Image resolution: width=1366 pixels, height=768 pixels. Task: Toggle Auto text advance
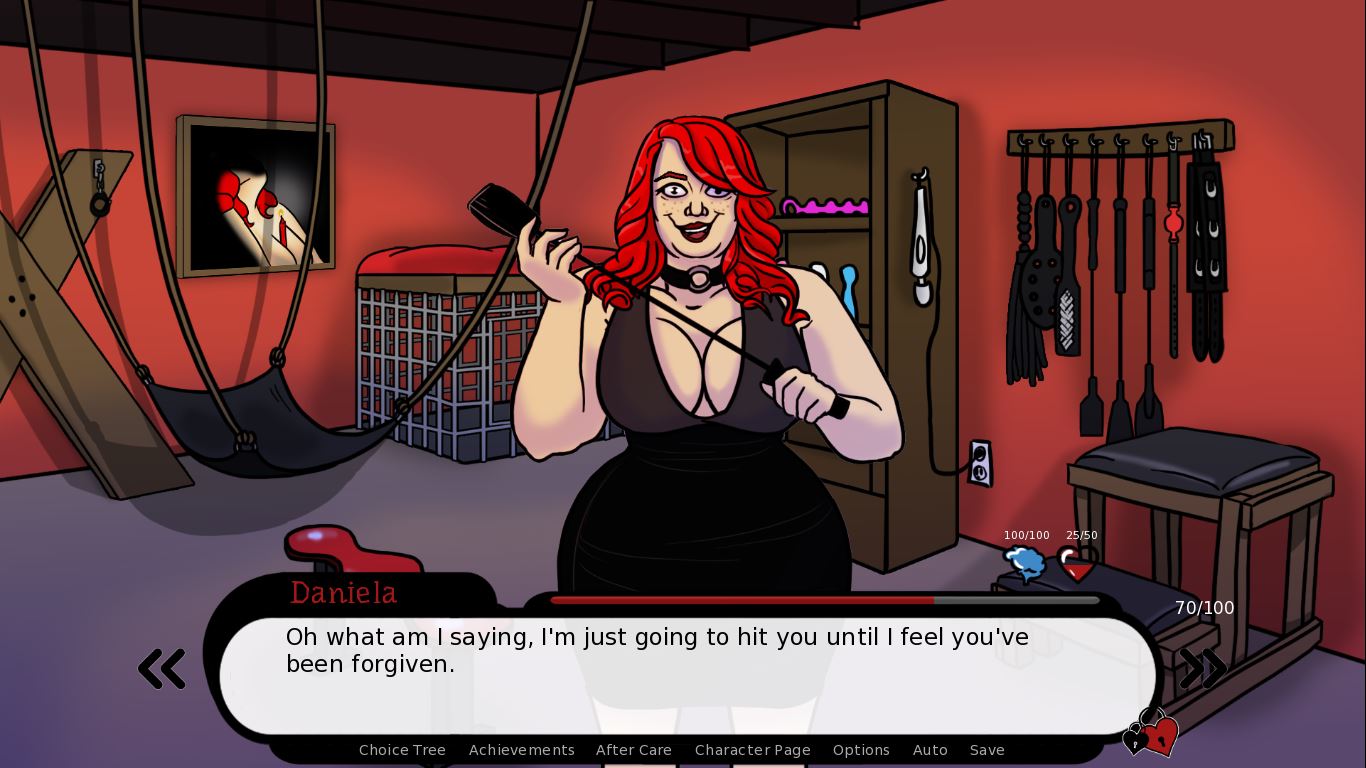click(930, 750)
